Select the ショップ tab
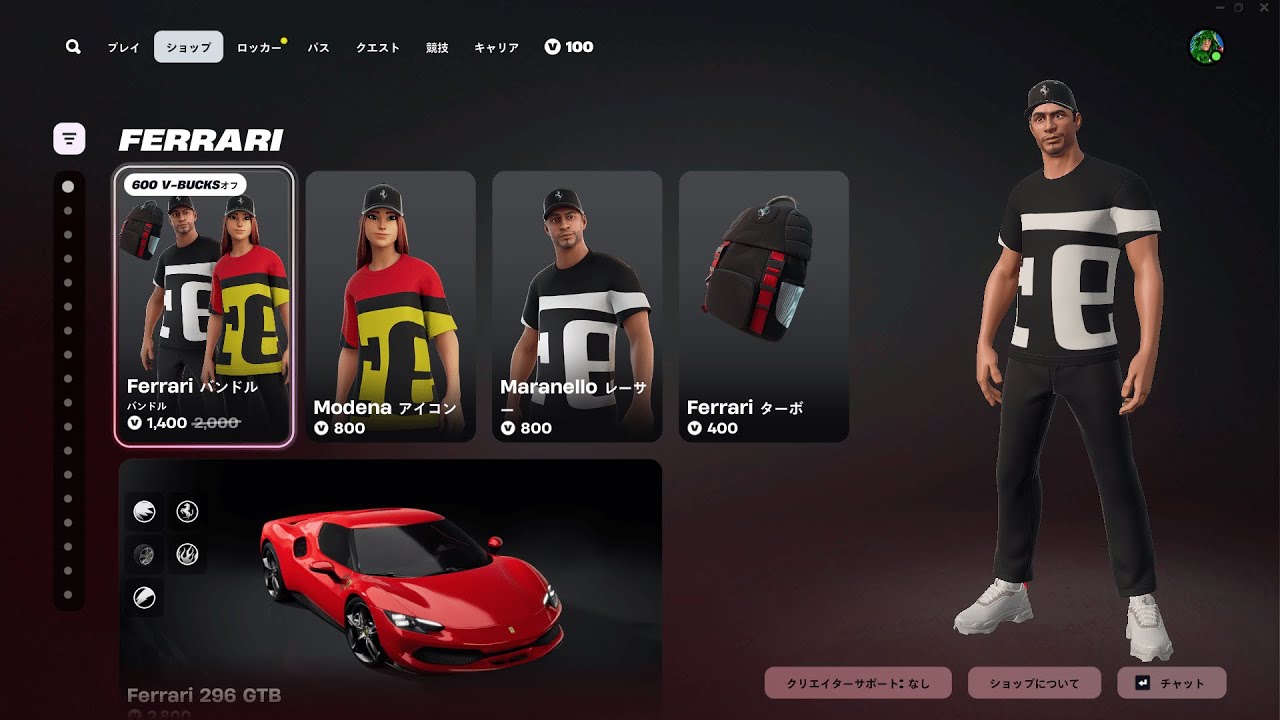Image resolution: width=1280 pixels, height=720 pixels. [x=188, y=47]
